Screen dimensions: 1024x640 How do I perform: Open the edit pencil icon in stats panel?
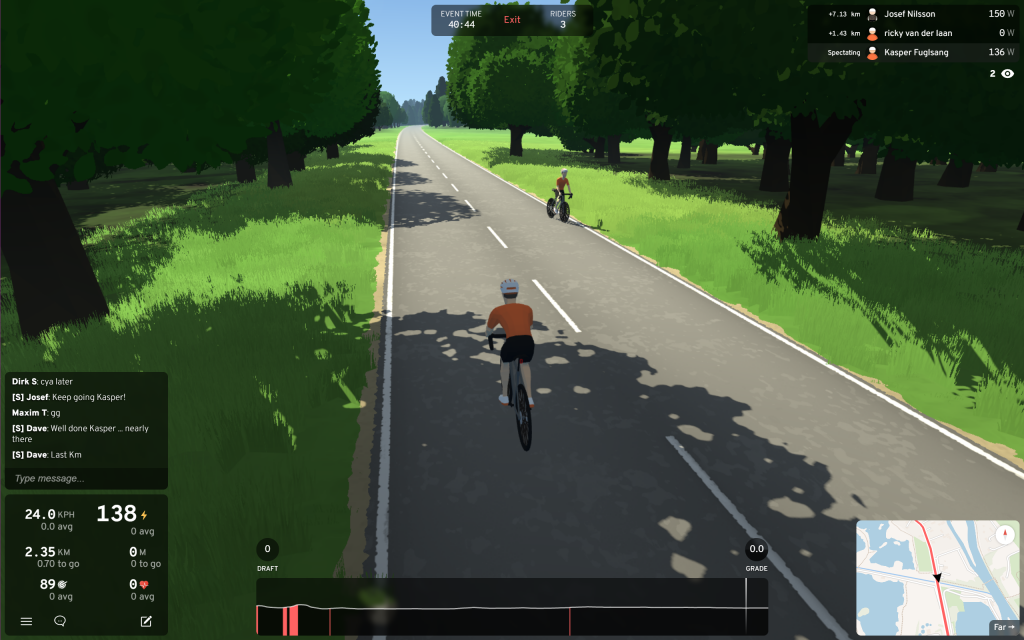(146, 621)
